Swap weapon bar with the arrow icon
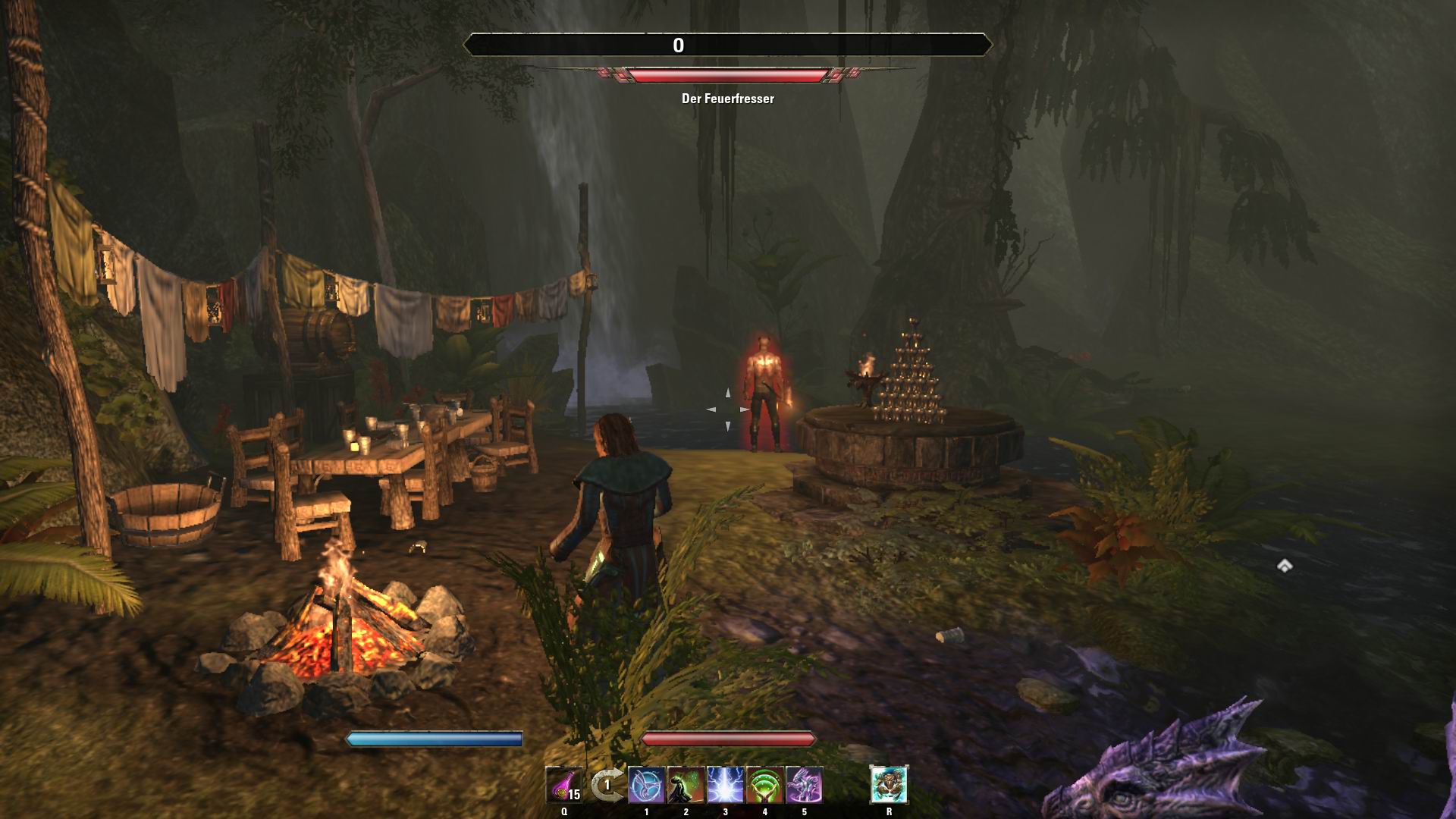The width and height of the screenshot is (1456, 819). coord(606,785)
